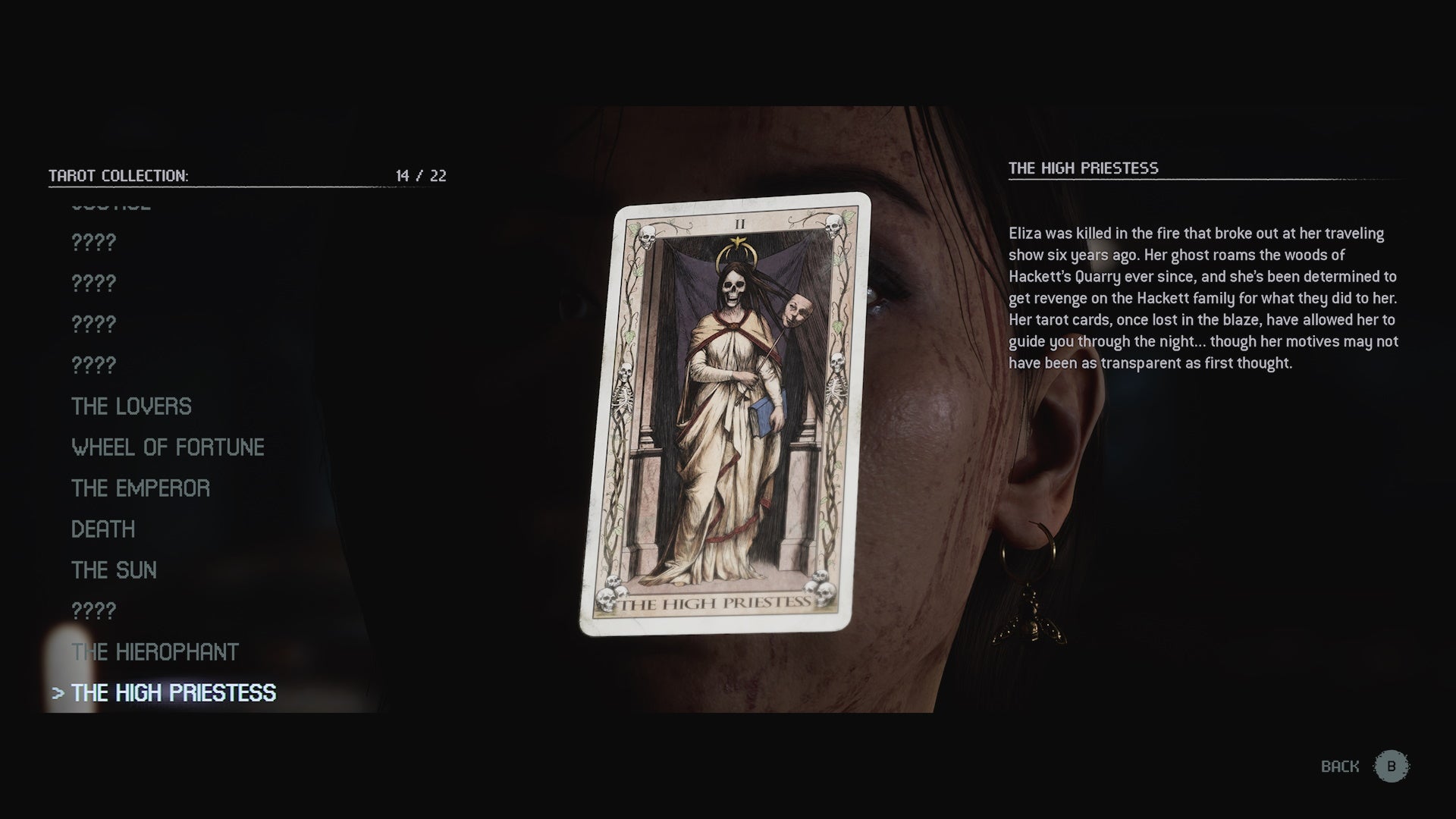Select the DEATH tarot card entry
The height and width of the screenshot is (819, 1456).
click(x=102, y=529)
